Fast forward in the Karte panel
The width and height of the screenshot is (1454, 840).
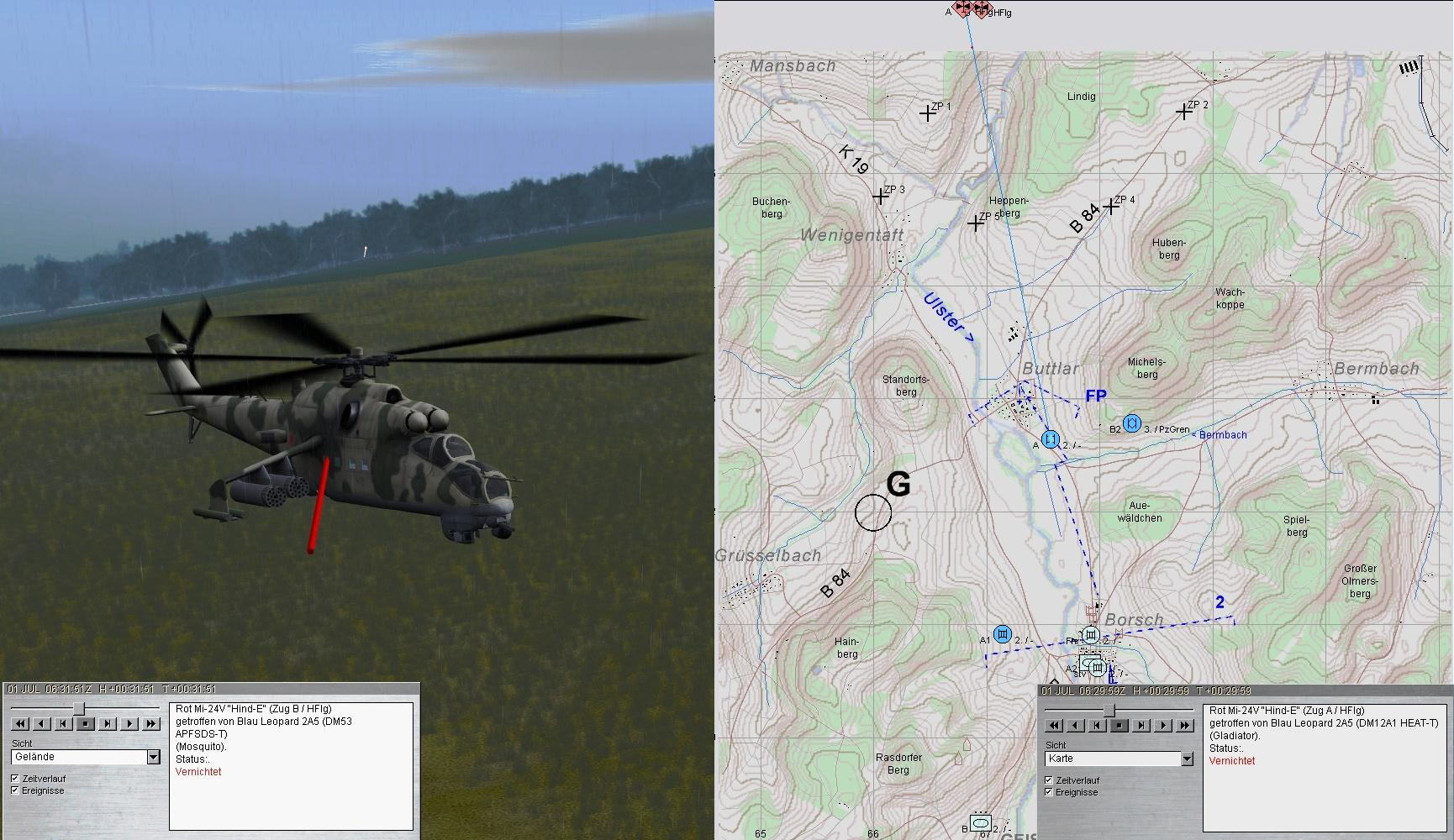[x=1184, y=725]
